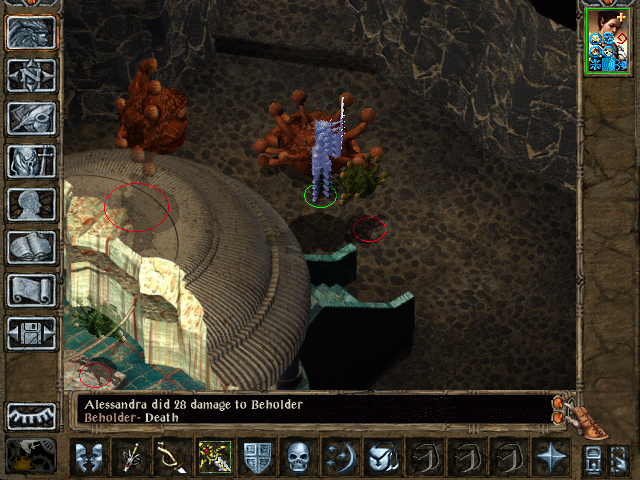Activate the Talk masks action
Image resolution: width=640 pixels, height=480 pixels.
(89, 458)
